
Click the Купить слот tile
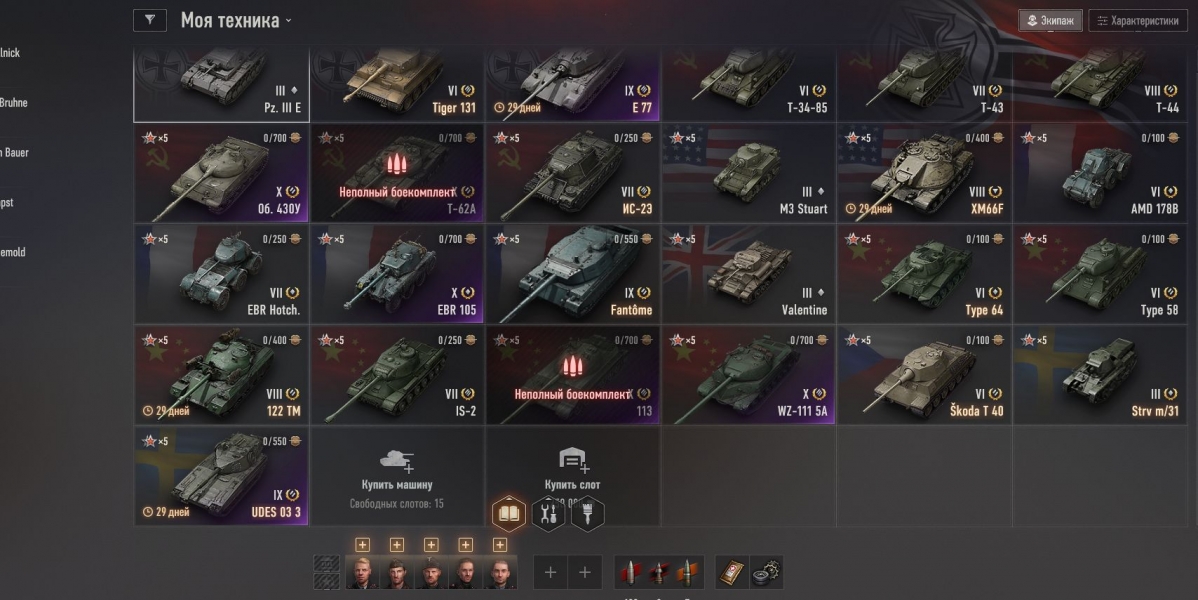573,470
